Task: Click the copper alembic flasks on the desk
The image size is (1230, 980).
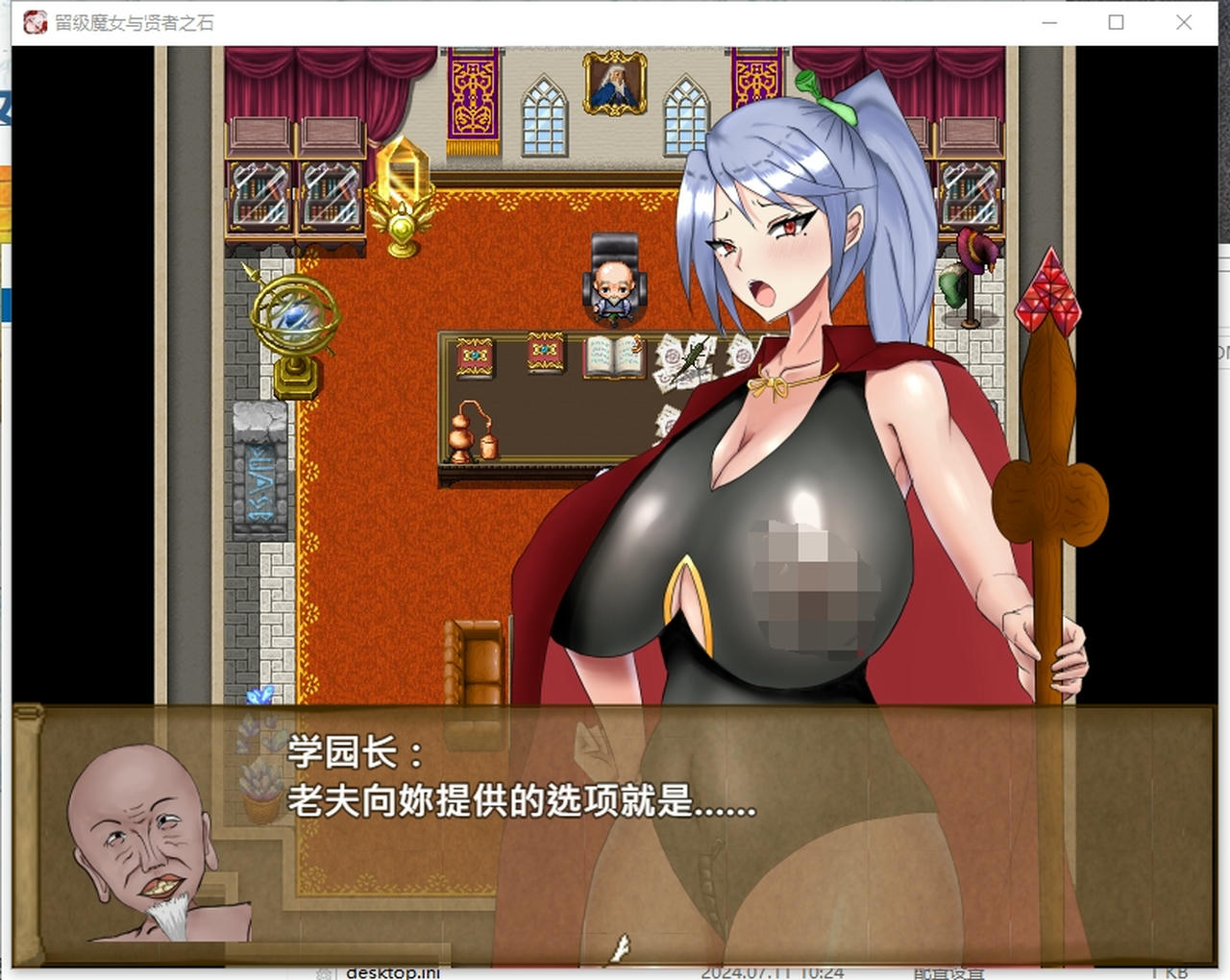Action: pos(471,432)
